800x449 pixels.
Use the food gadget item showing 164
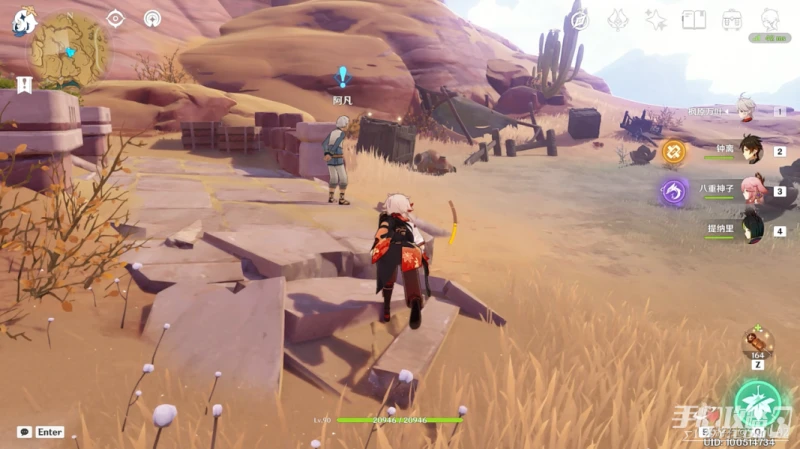point(757,342)
